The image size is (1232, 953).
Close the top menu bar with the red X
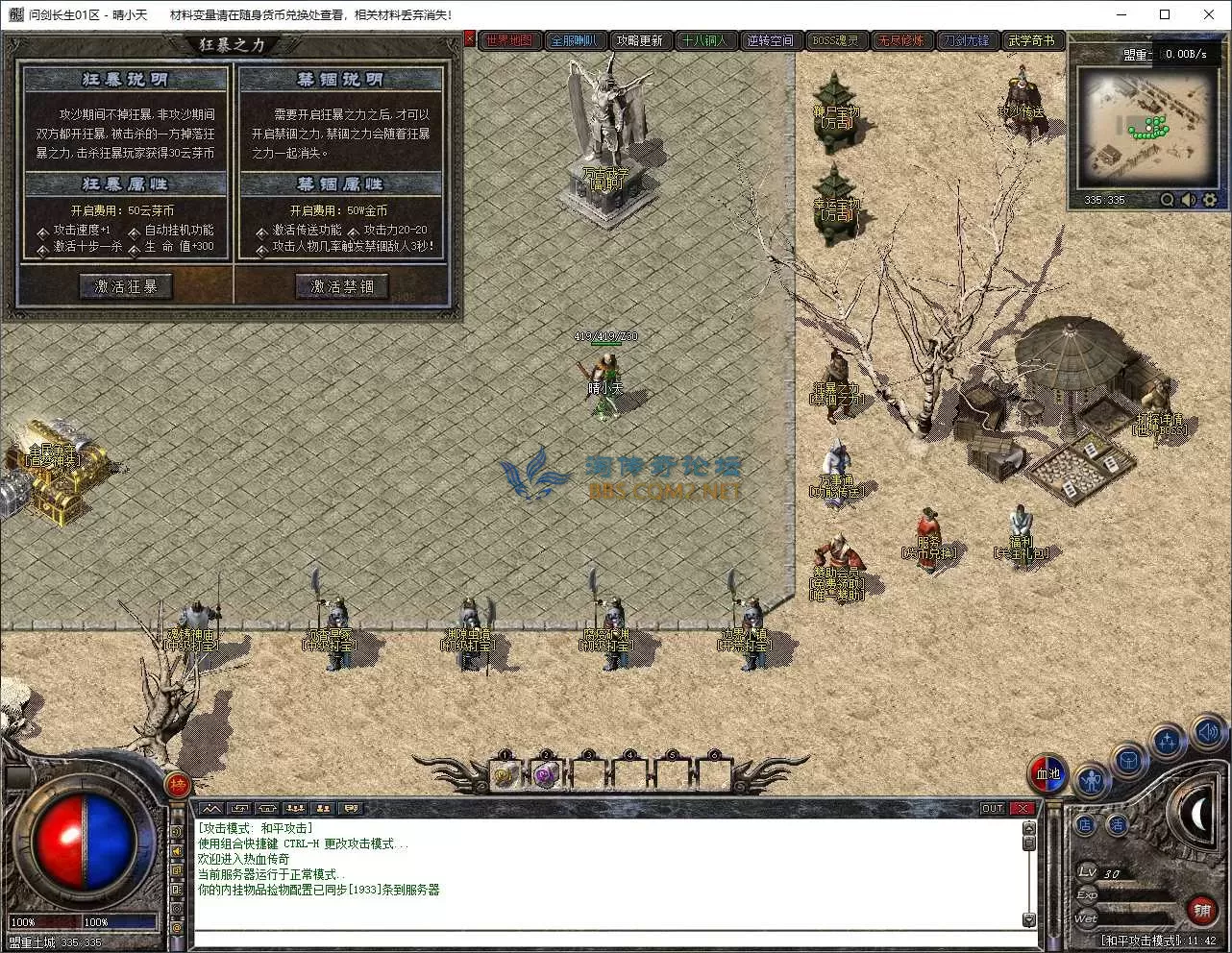469,38
